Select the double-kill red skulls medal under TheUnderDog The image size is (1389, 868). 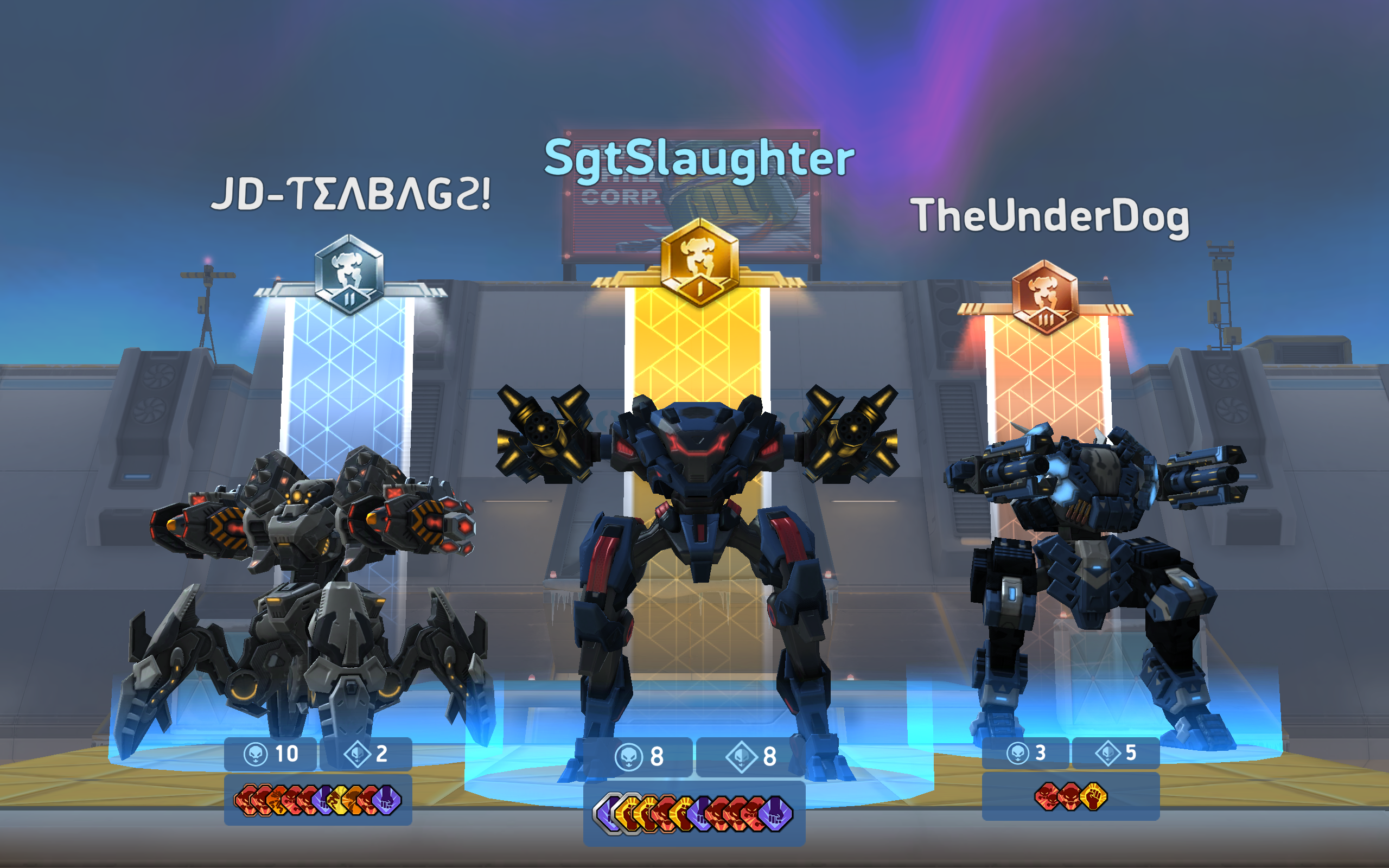coord(1046,797)
